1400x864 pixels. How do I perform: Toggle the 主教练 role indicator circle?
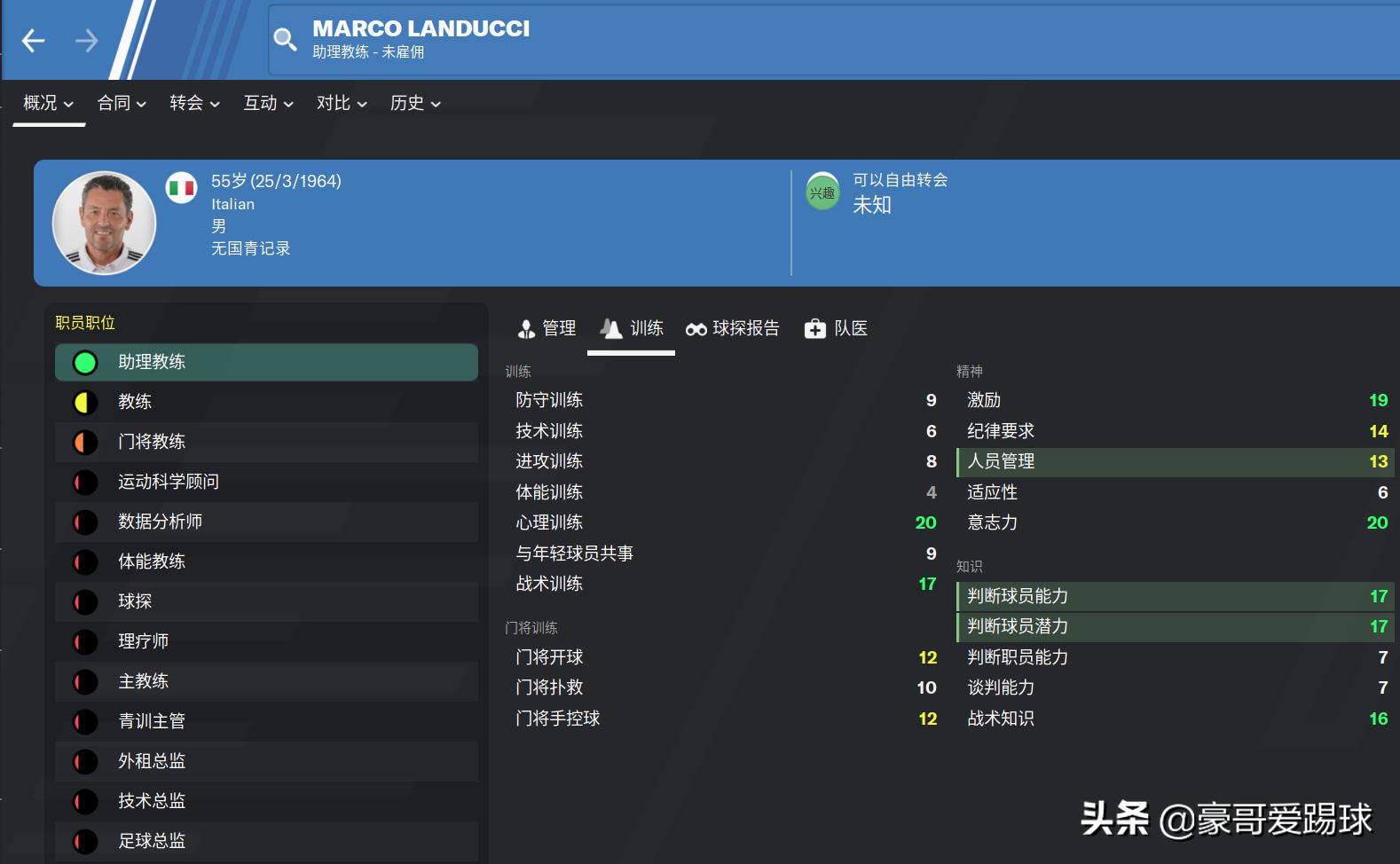click(85, 681)
